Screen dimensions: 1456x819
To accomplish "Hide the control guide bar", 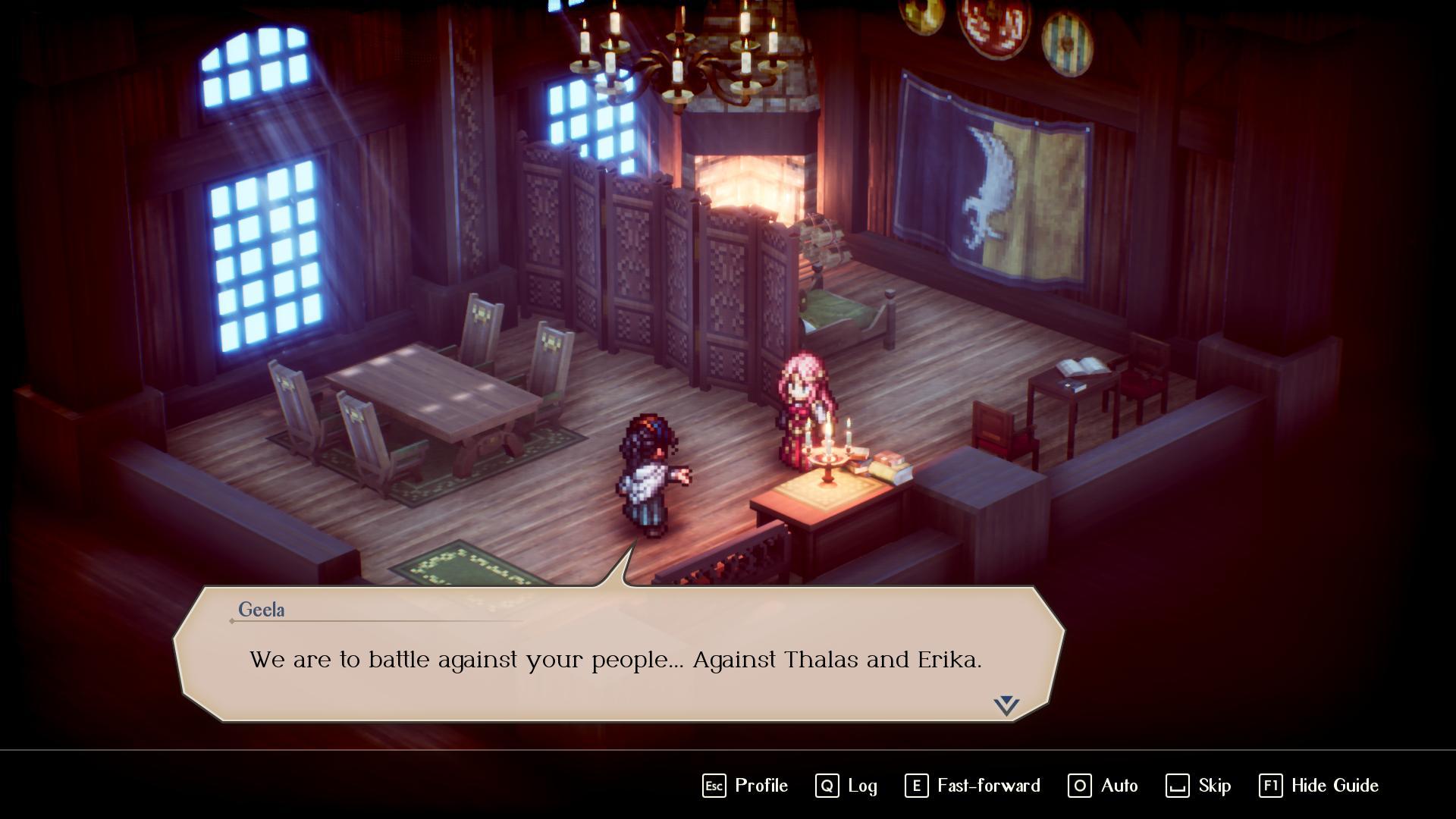I will point(1319,786).
